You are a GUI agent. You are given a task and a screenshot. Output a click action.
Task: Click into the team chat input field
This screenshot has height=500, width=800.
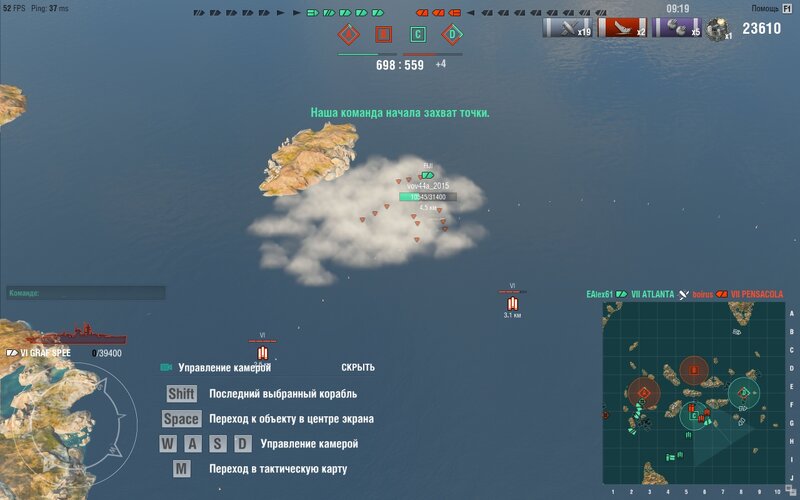85,293
